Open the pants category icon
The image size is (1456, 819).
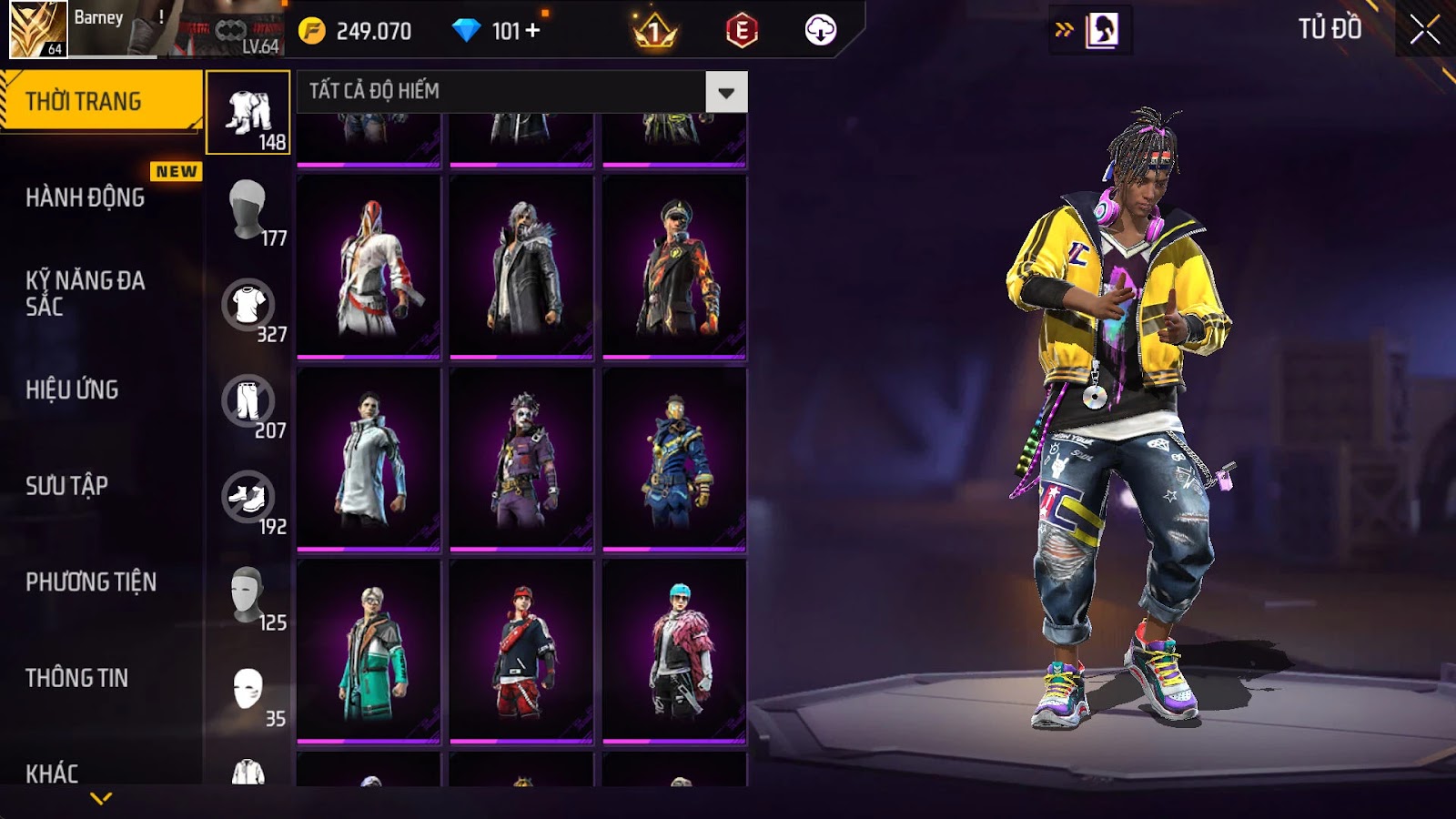coord(248,400)
